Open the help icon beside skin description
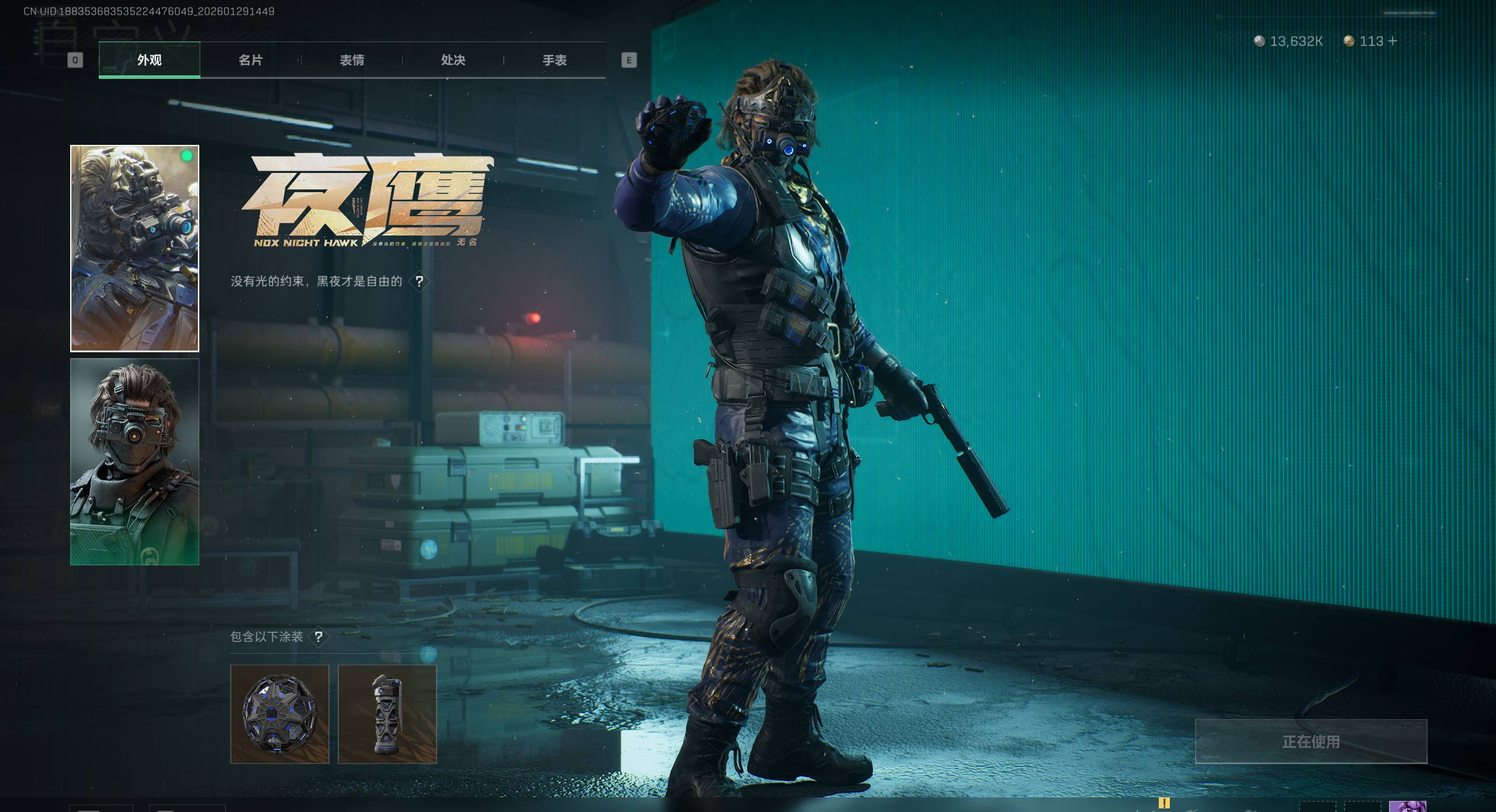This screenshot has height=812, width=1496. click(x=419, y=282)
